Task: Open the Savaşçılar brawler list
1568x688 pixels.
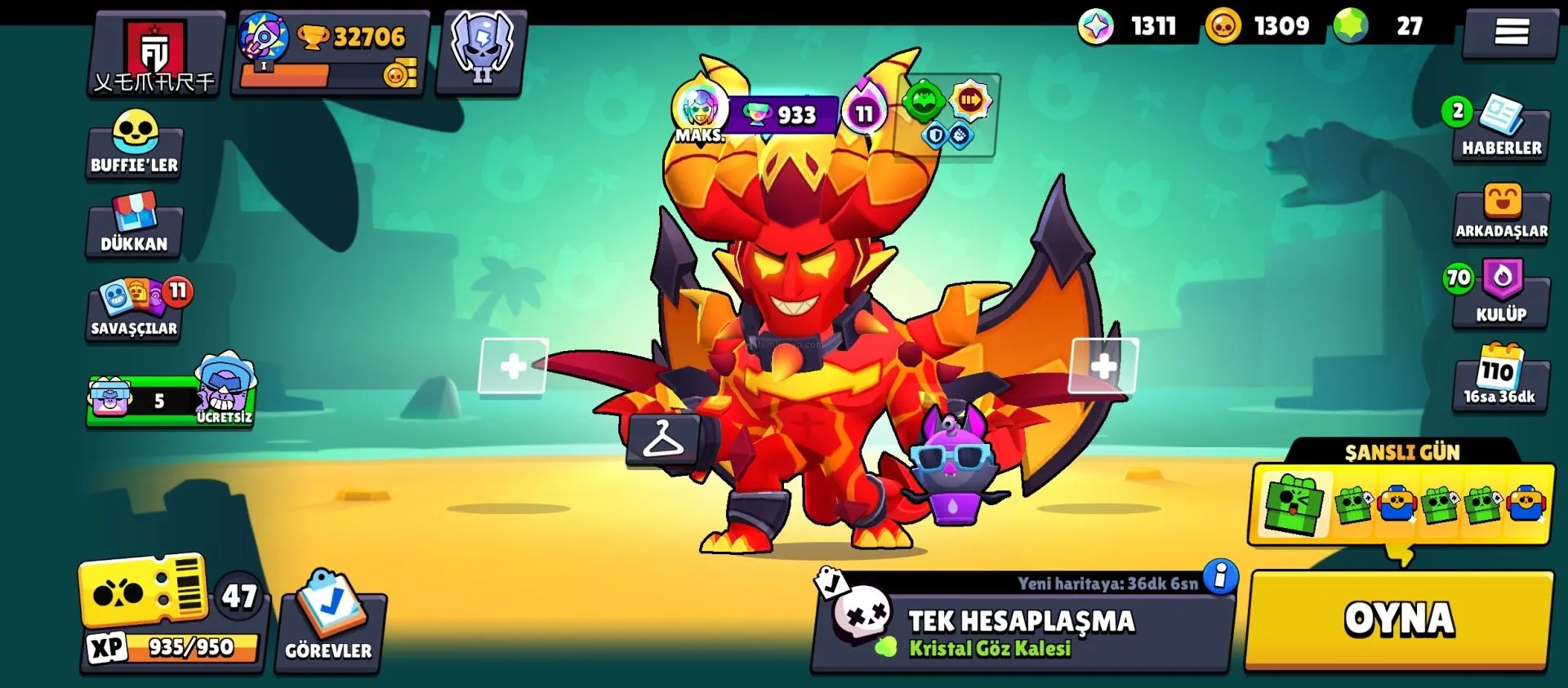Action: (x=136, y=308)
